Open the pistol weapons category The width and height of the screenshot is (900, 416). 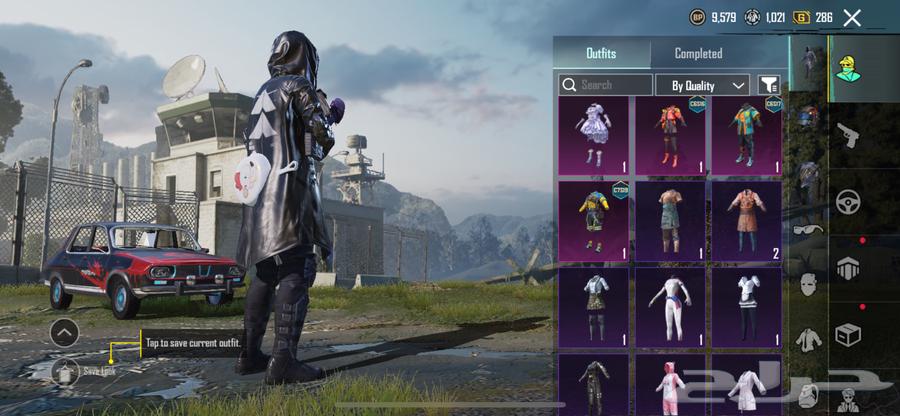(847, 135)
